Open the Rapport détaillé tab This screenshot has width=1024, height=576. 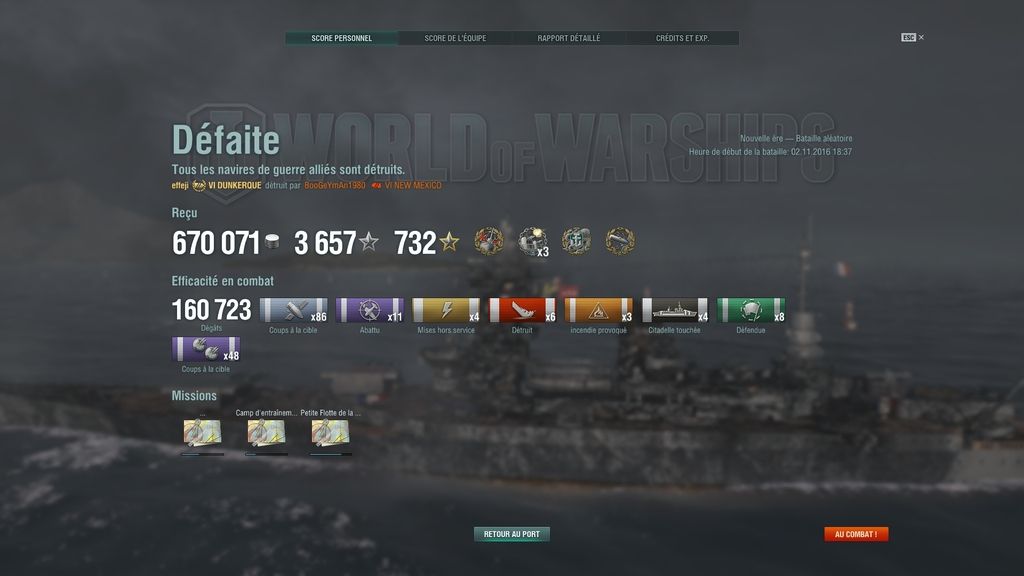(569, 38)
